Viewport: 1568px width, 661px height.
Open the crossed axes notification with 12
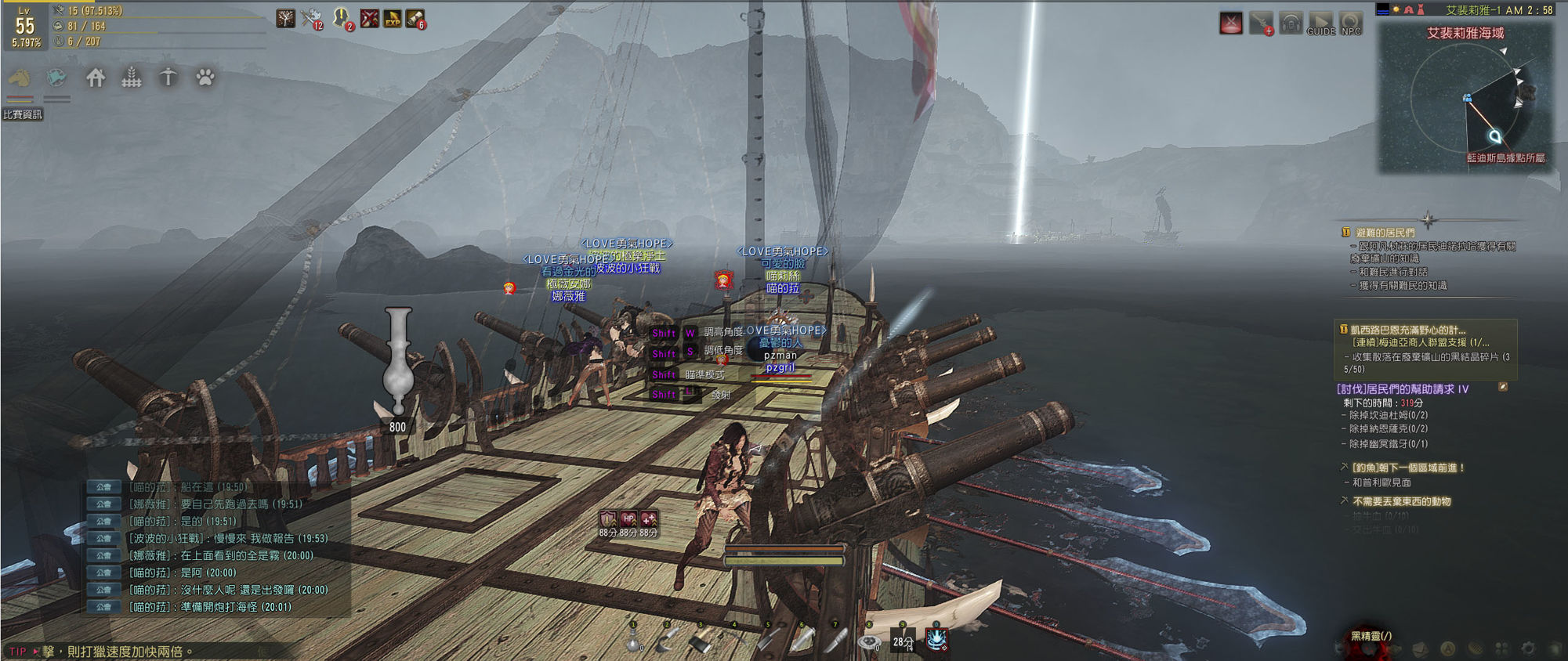pos(311,18)
